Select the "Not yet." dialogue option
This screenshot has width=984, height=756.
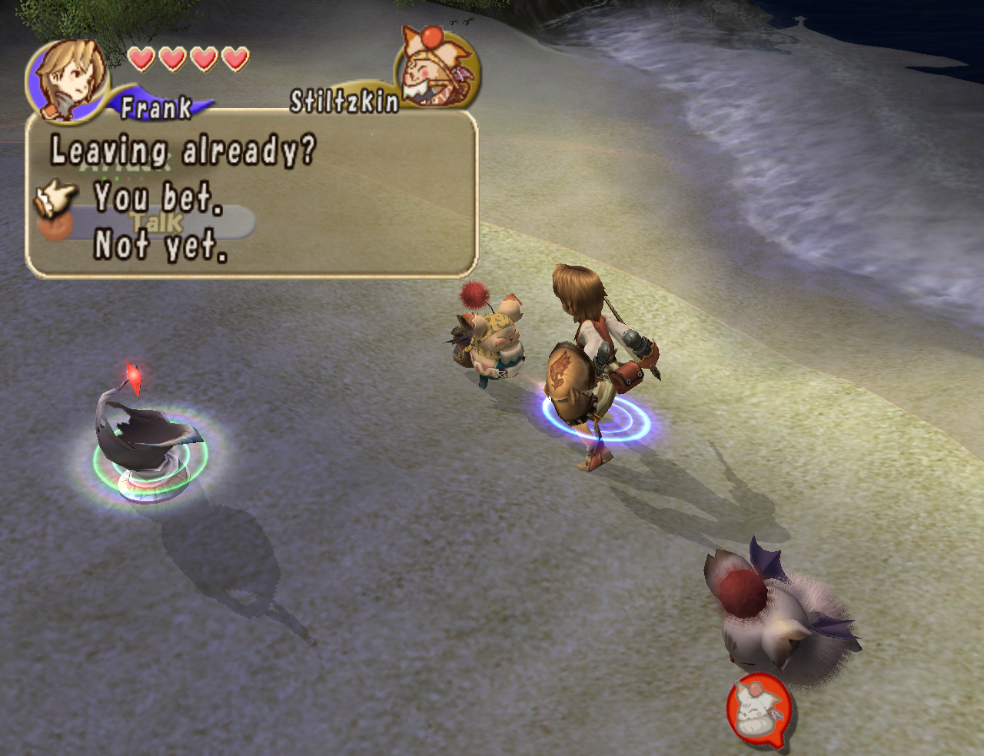160,245
